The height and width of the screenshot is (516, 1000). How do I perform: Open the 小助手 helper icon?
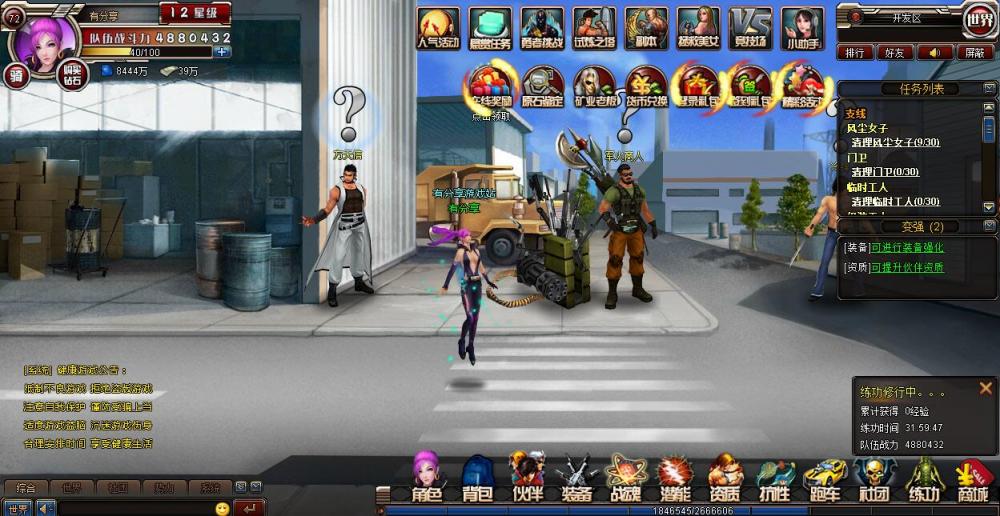pyautogui.click(x=803, y=28)
